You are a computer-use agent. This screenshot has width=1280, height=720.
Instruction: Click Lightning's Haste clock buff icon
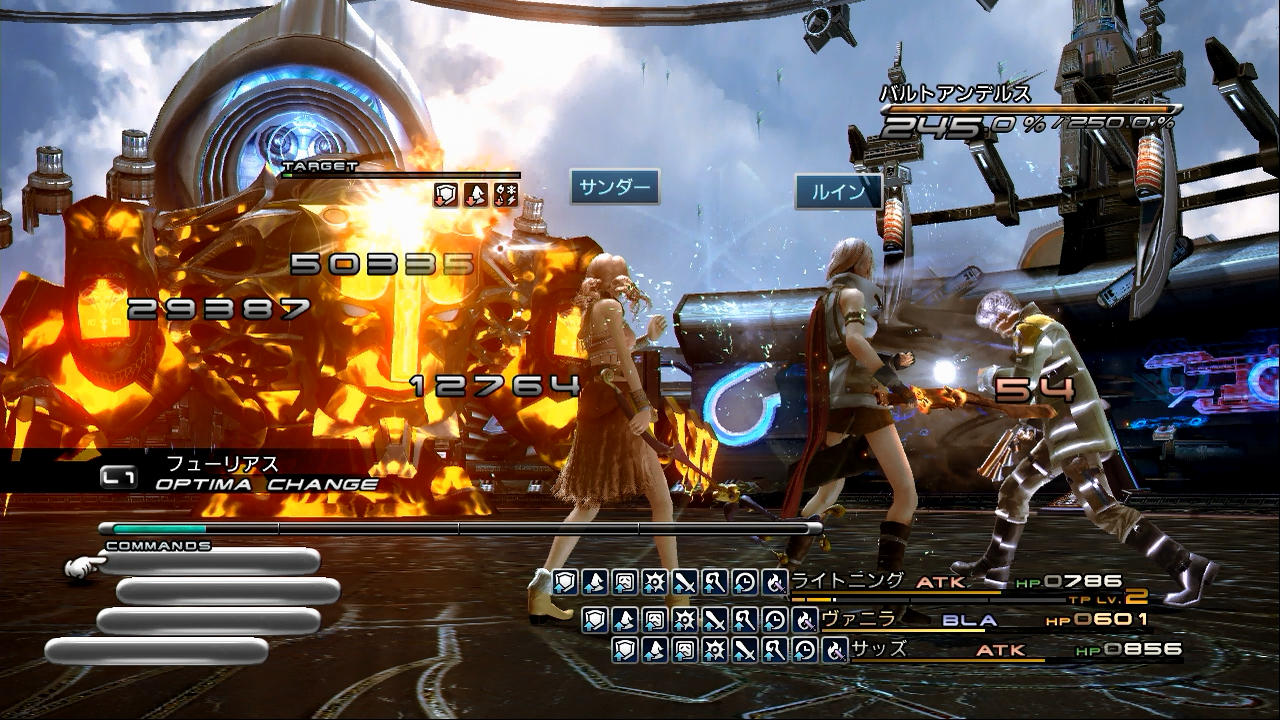(x=745, y=581)
